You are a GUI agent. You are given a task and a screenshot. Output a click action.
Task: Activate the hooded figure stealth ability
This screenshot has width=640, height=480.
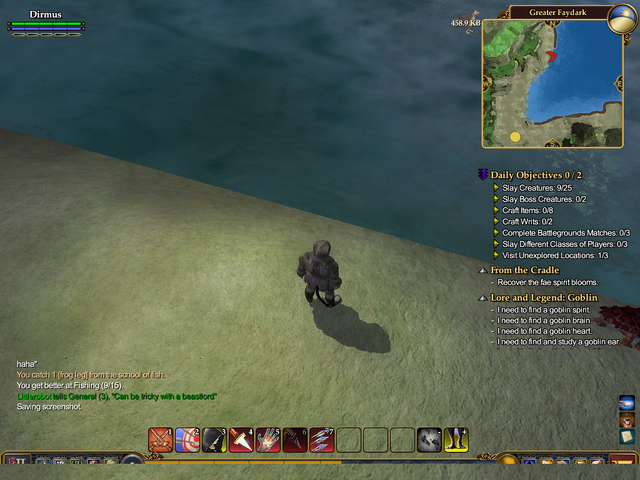pyautogui.click(x=214, y=439)
